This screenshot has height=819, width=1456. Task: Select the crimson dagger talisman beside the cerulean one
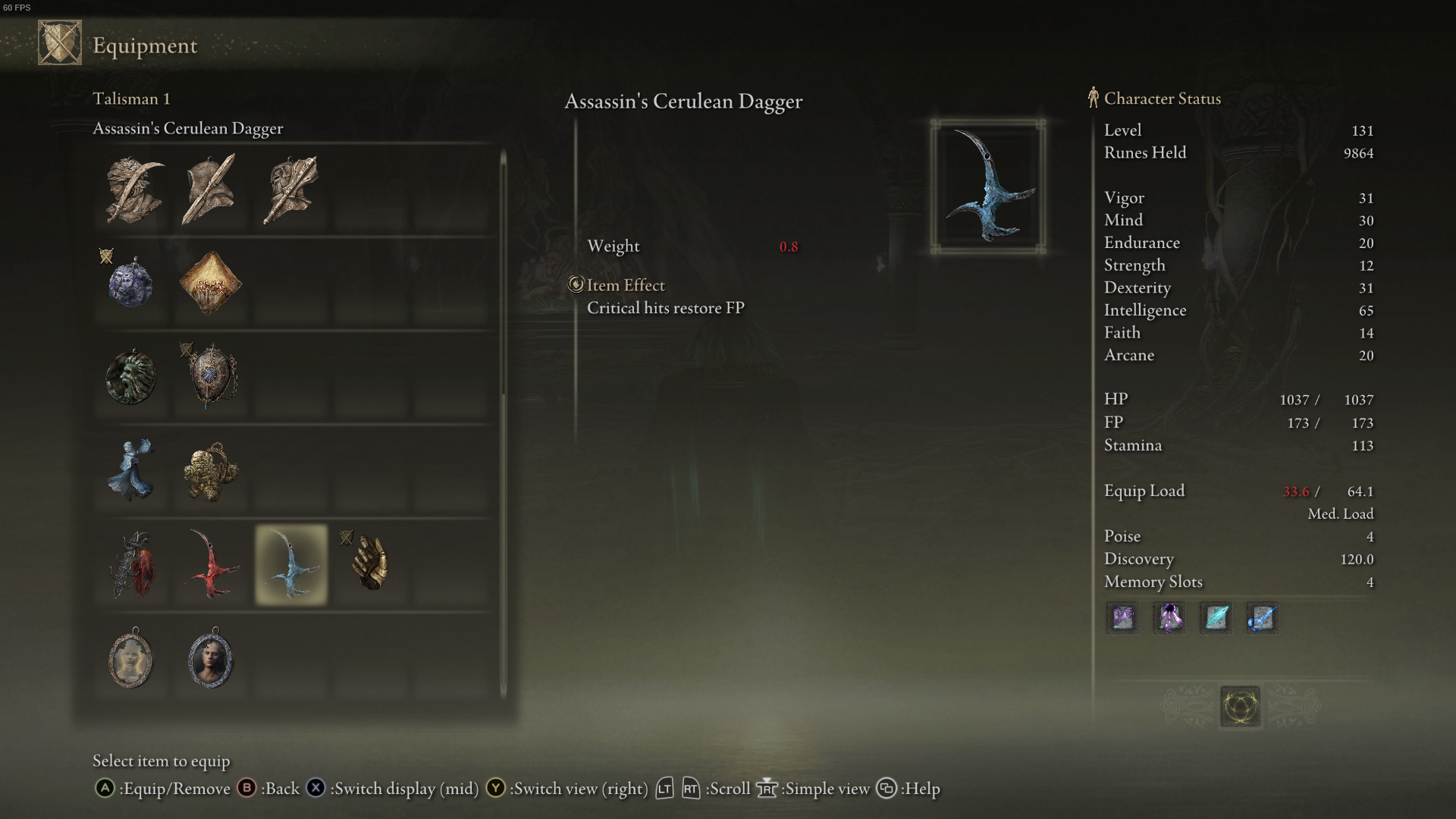point(210,566)
